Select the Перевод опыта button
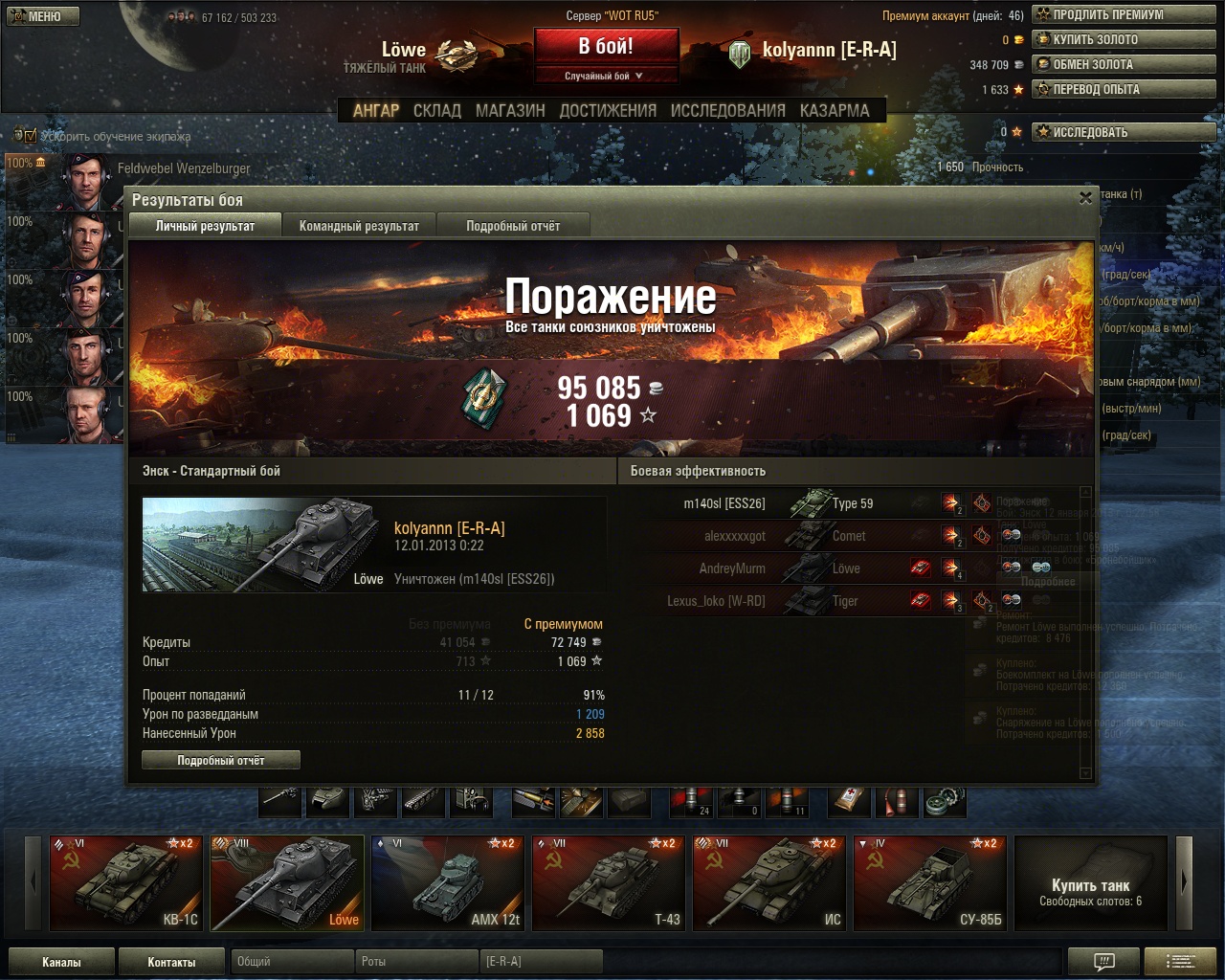 coord(1123,89)
